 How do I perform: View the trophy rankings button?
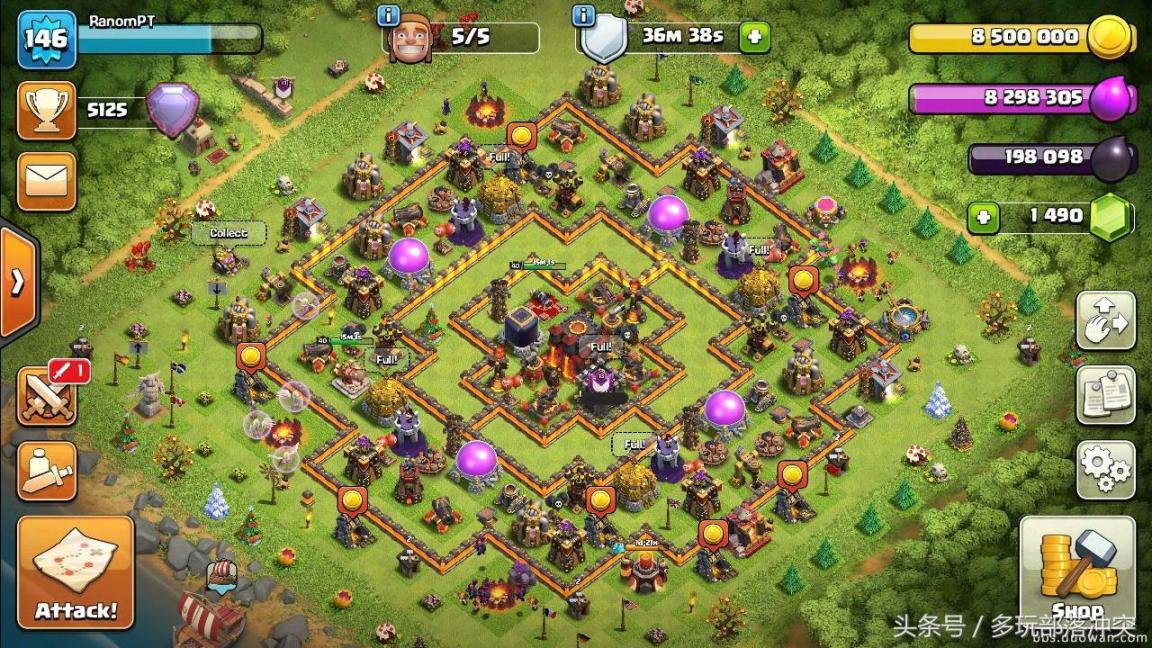coord(47,110)
